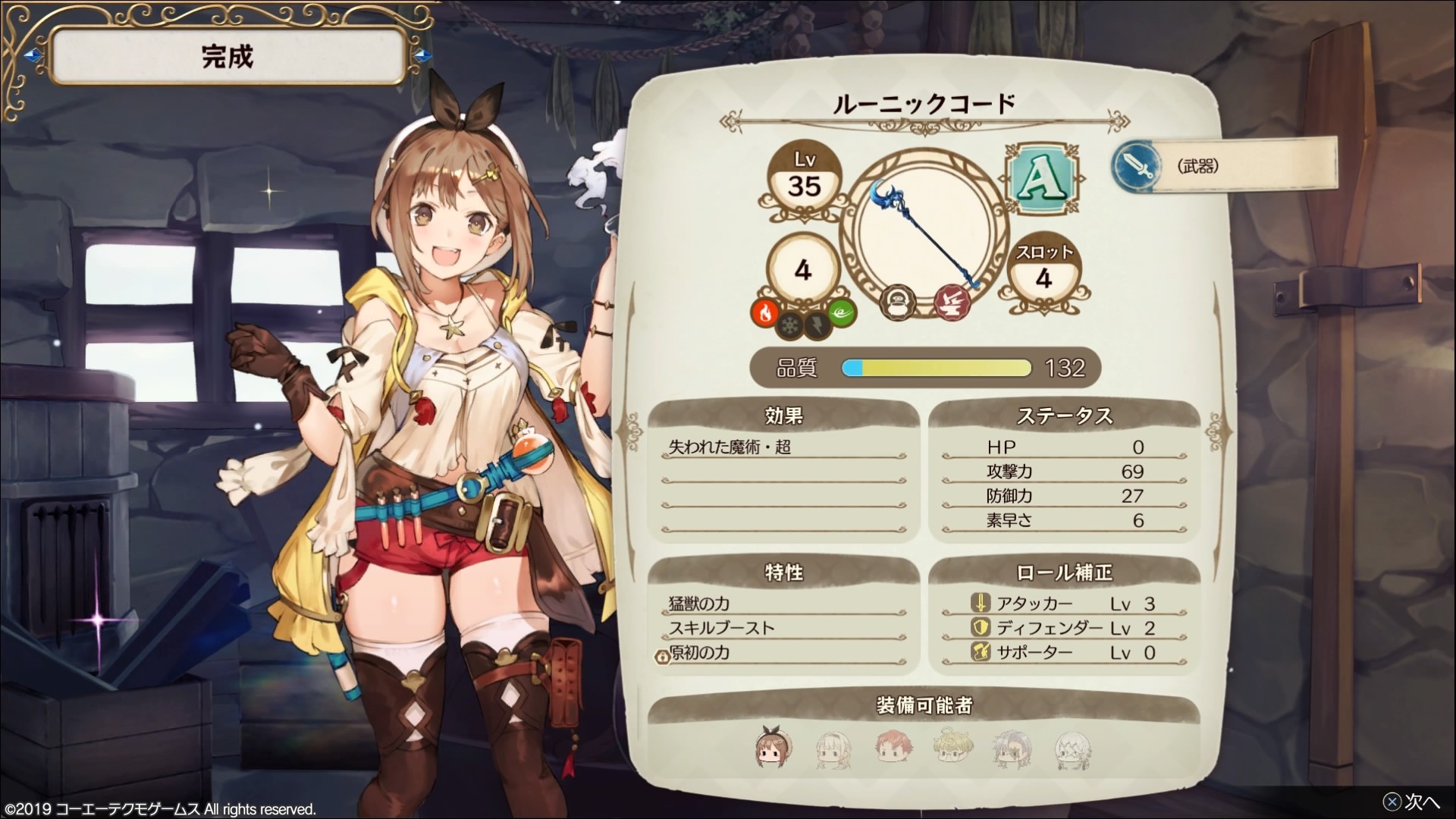1456x819 pixels.
Task: Expand the 効果 effects panel
Action: 783,416
